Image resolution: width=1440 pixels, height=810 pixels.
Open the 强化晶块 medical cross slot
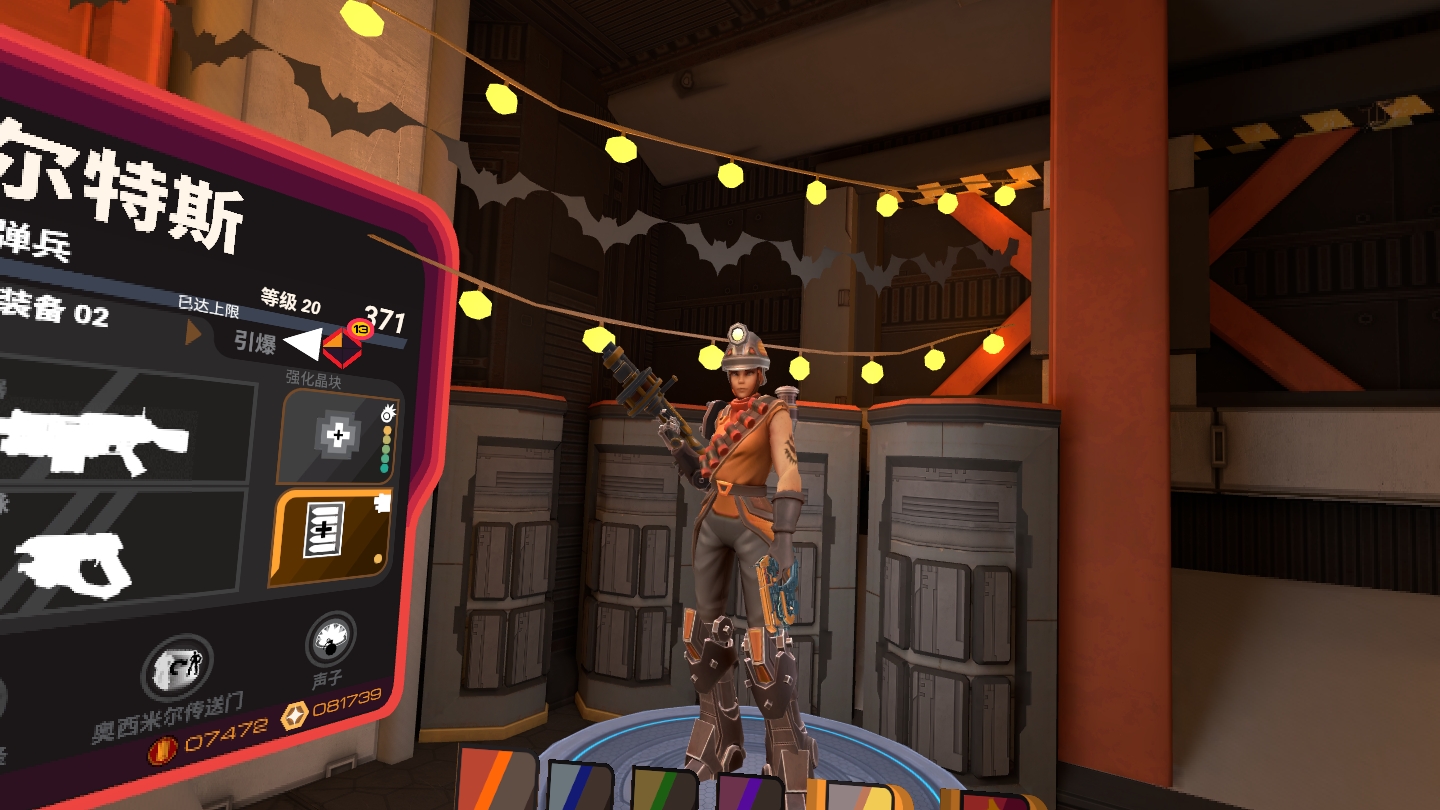tap(339, 436)
